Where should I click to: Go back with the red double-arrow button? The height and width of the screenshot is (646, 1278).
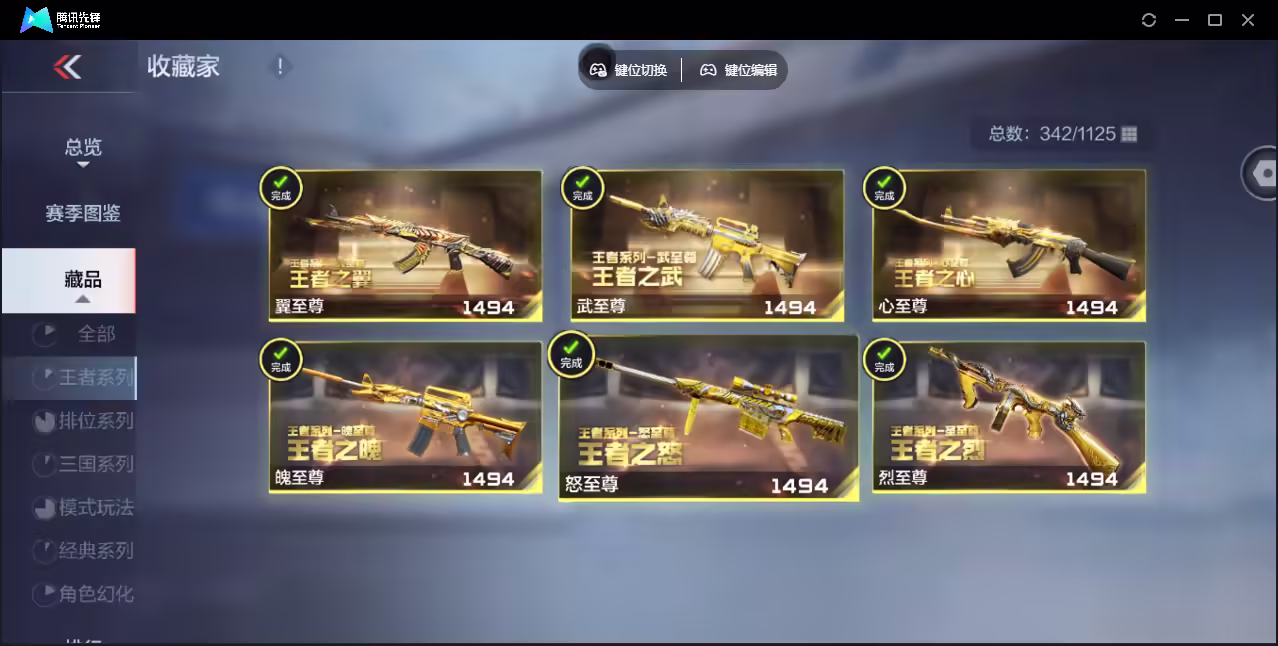(x=67, y=67)
